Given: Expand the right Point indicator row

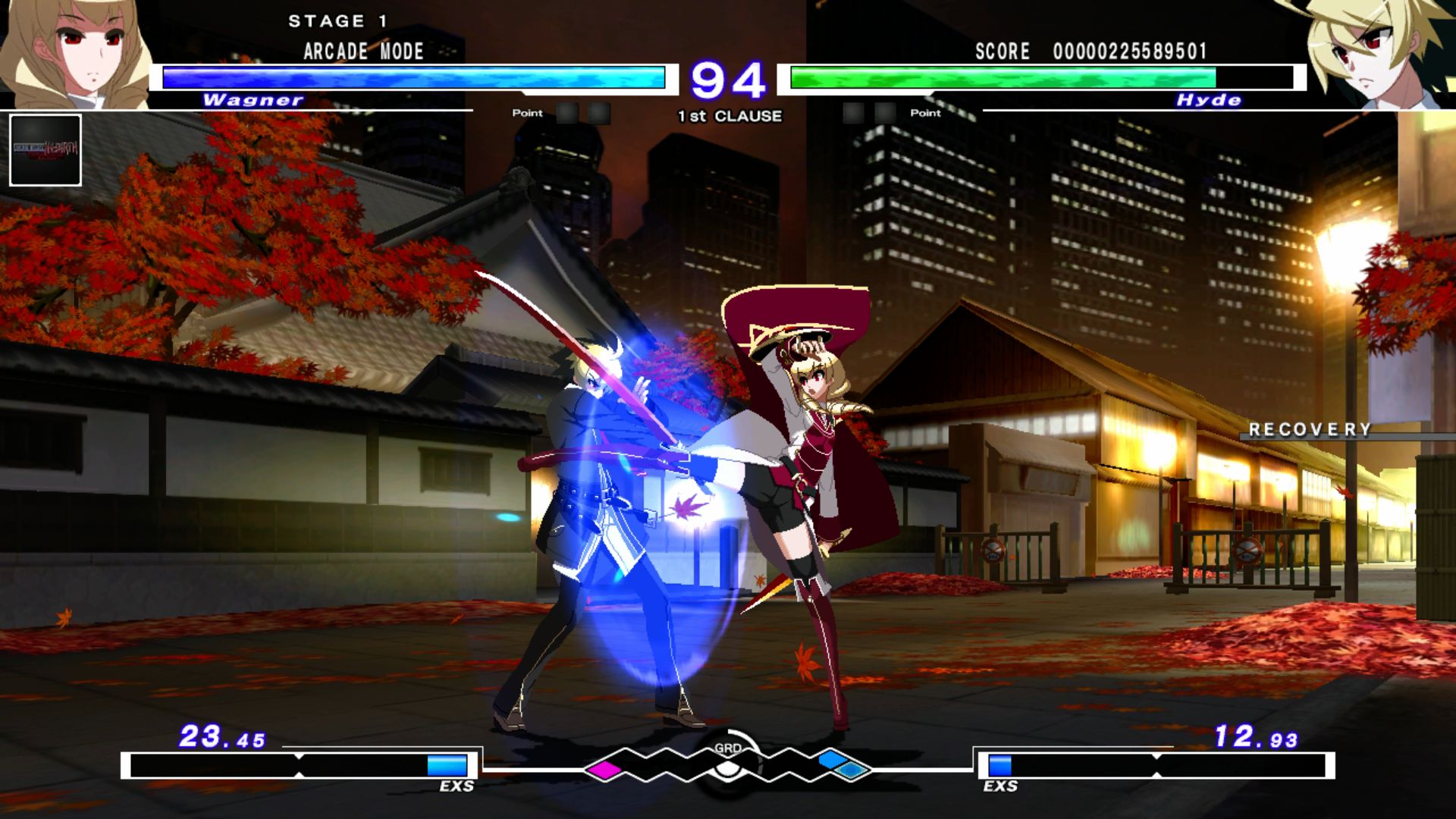Looking at the screenshot, I should coord(891,113).
